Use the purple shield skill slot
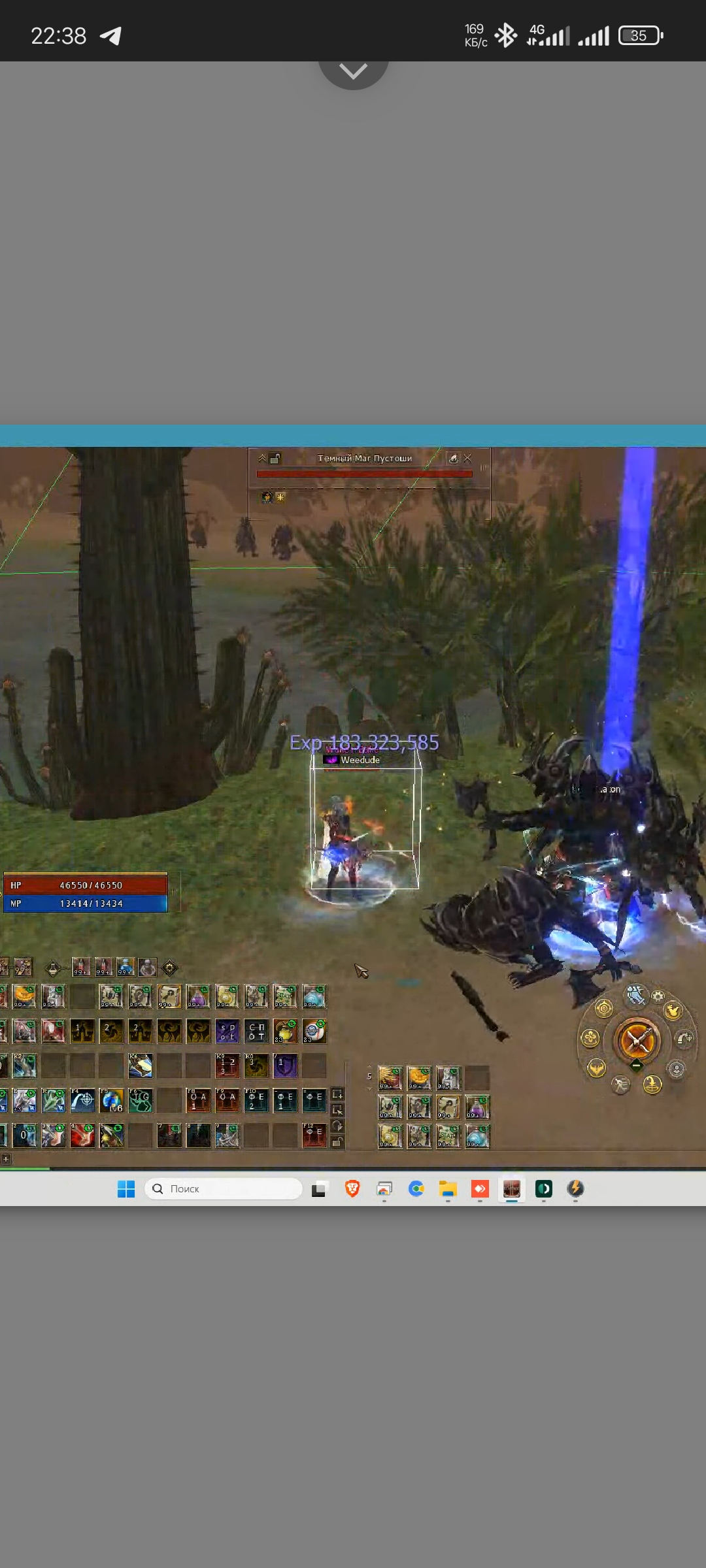 [x=285, y=1066]
